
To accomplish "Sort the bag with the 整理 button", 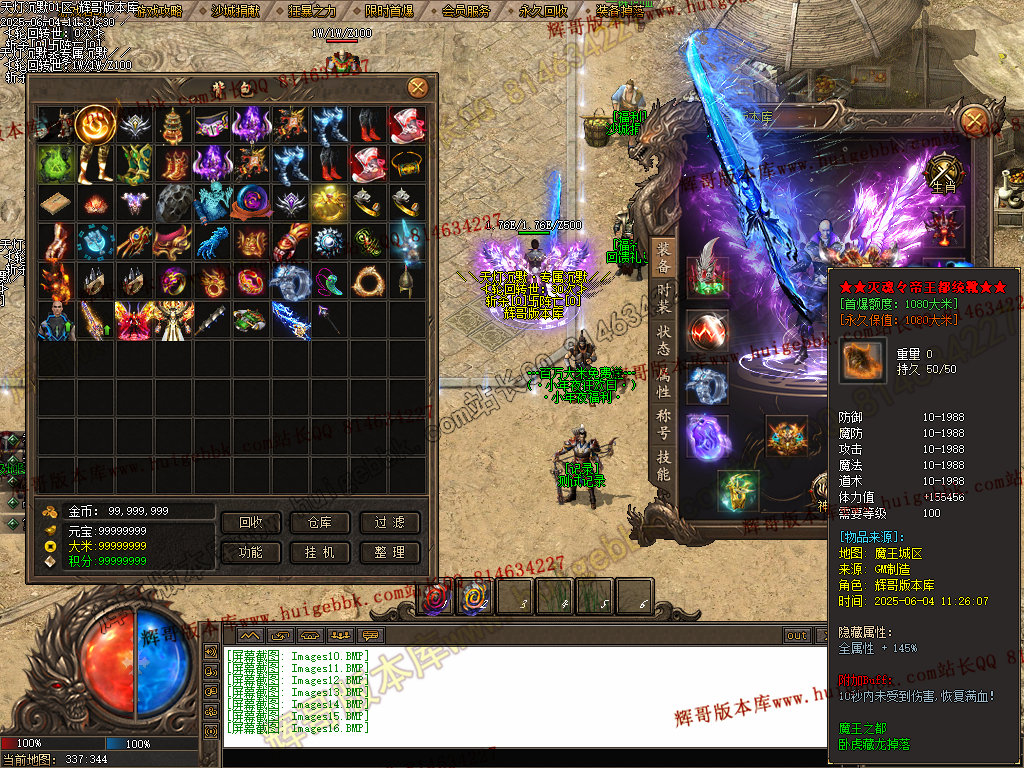I will coord(389,552).
